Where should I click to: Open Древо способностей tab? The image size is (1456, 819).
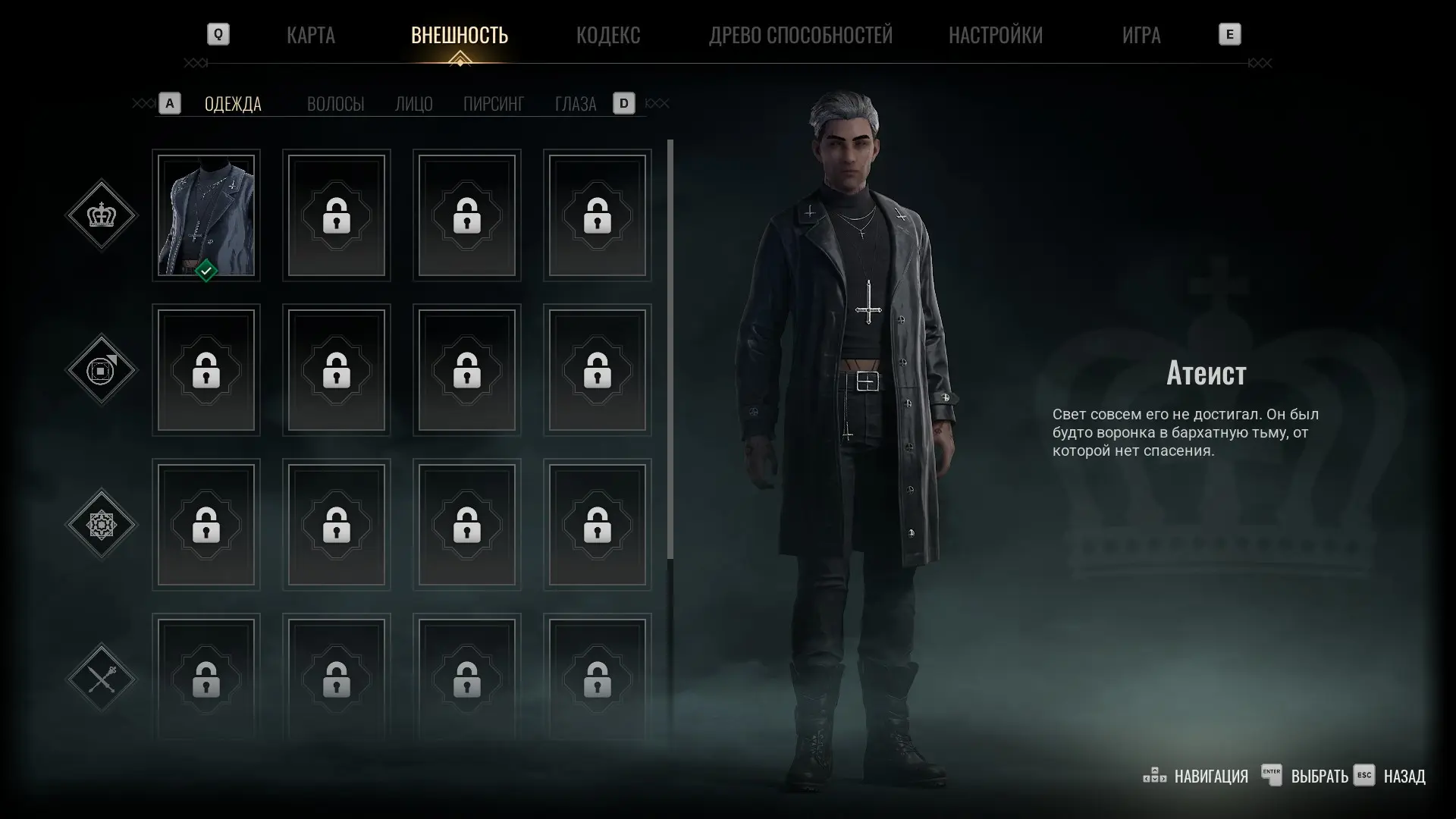[x=800, y=35]
